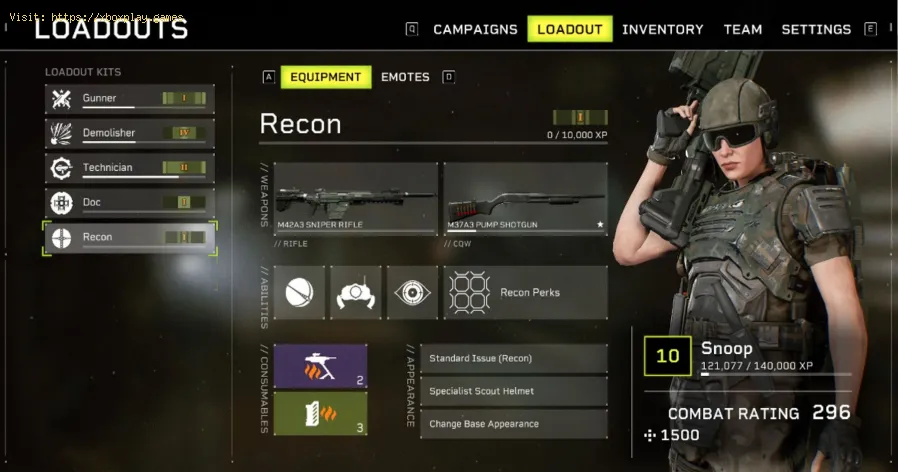Switch to the Doc loadout kit
The width and height of the screenshot is (898, 472).
130,202
